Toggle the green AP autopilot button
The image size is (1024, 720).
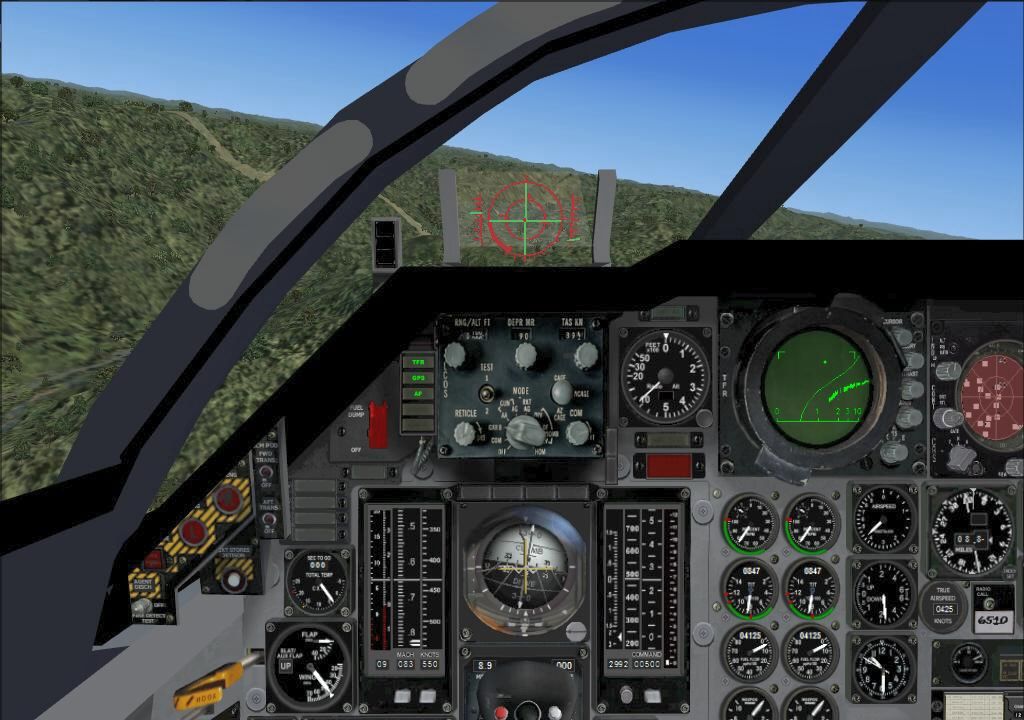pos(417,394)
